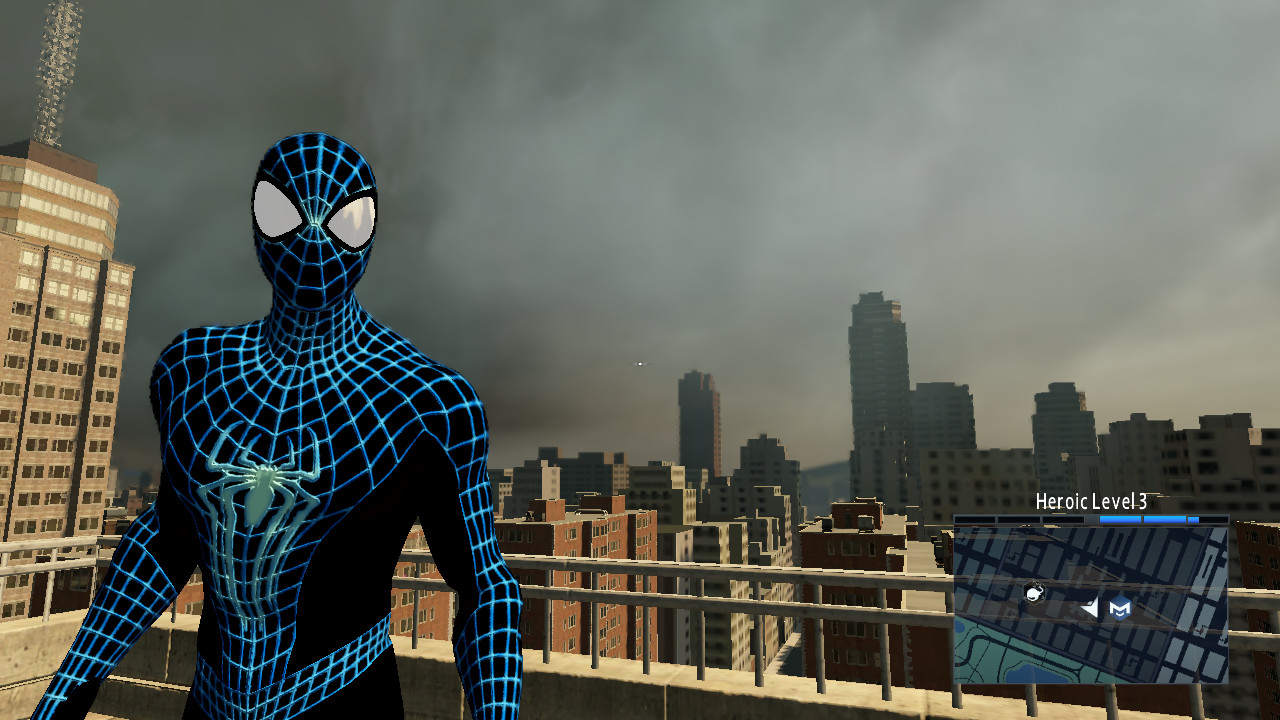Click the dark circular enemy marker on the map
The height and width of the screenshot is (720, 1280).
(1035, 594)
